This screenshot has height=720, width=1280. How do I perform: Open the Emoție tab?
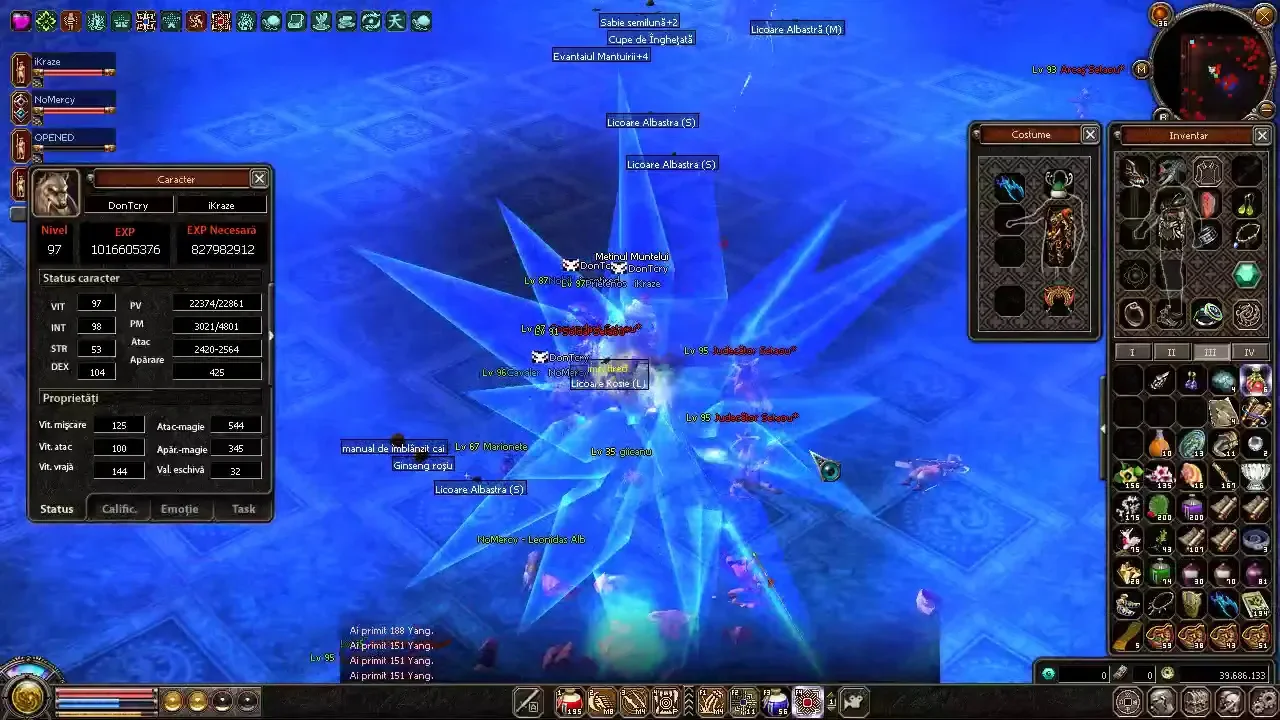click(x=179, y=509)
